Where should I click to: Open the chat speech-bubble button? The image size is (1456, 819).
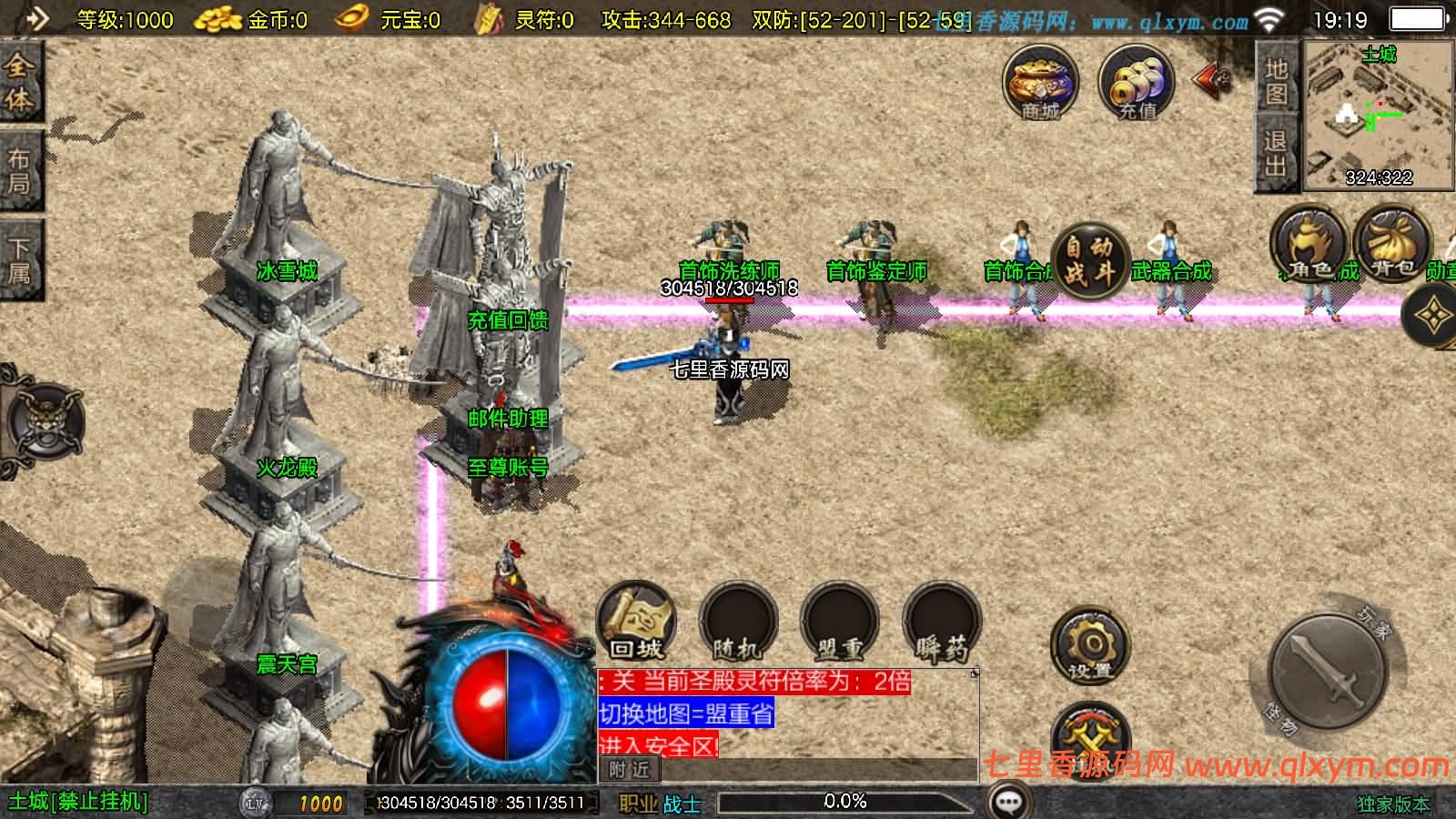point(1008,802)
